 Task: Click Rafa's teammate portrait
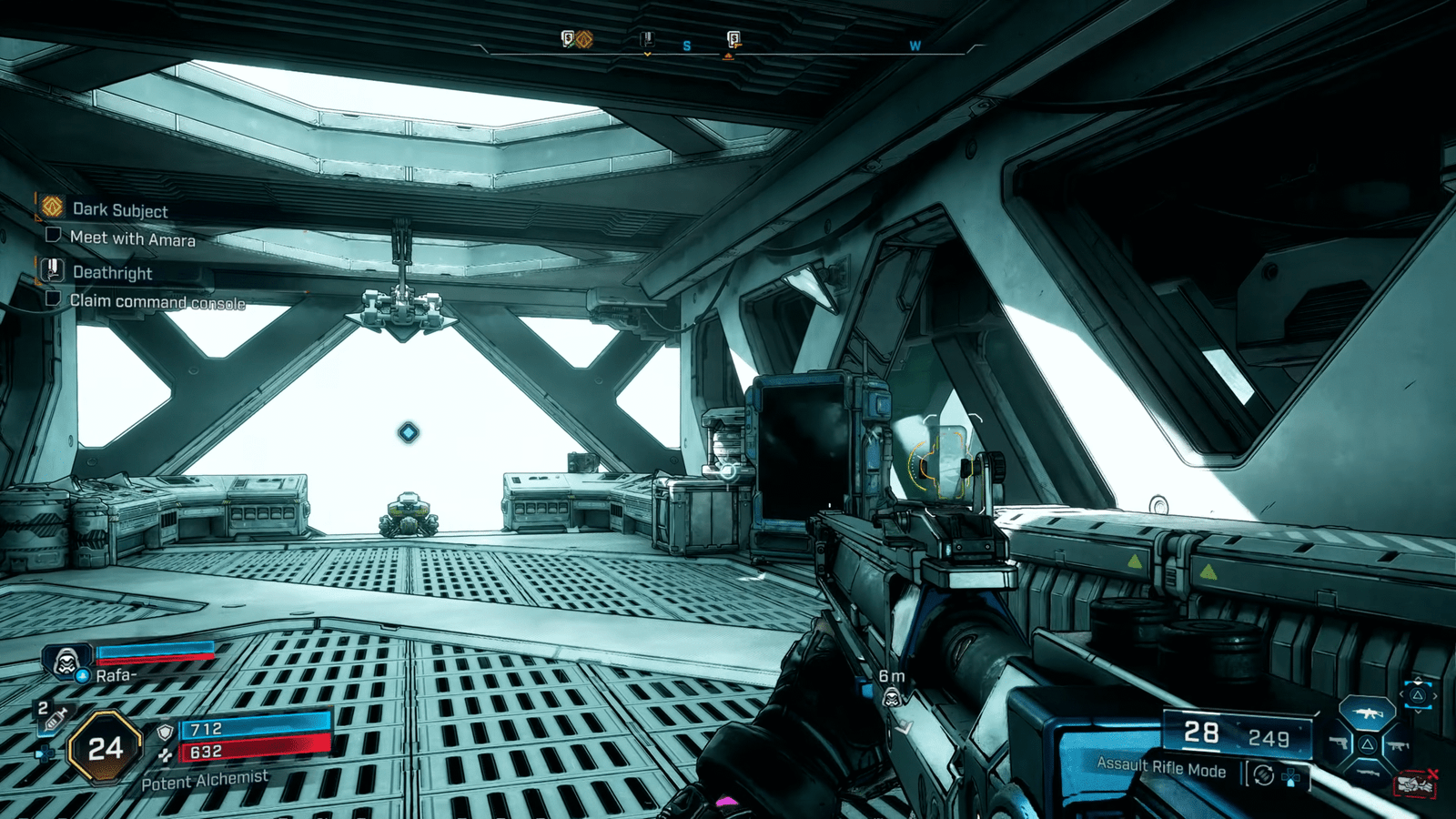pyautogui.click(x=66, y=661)
